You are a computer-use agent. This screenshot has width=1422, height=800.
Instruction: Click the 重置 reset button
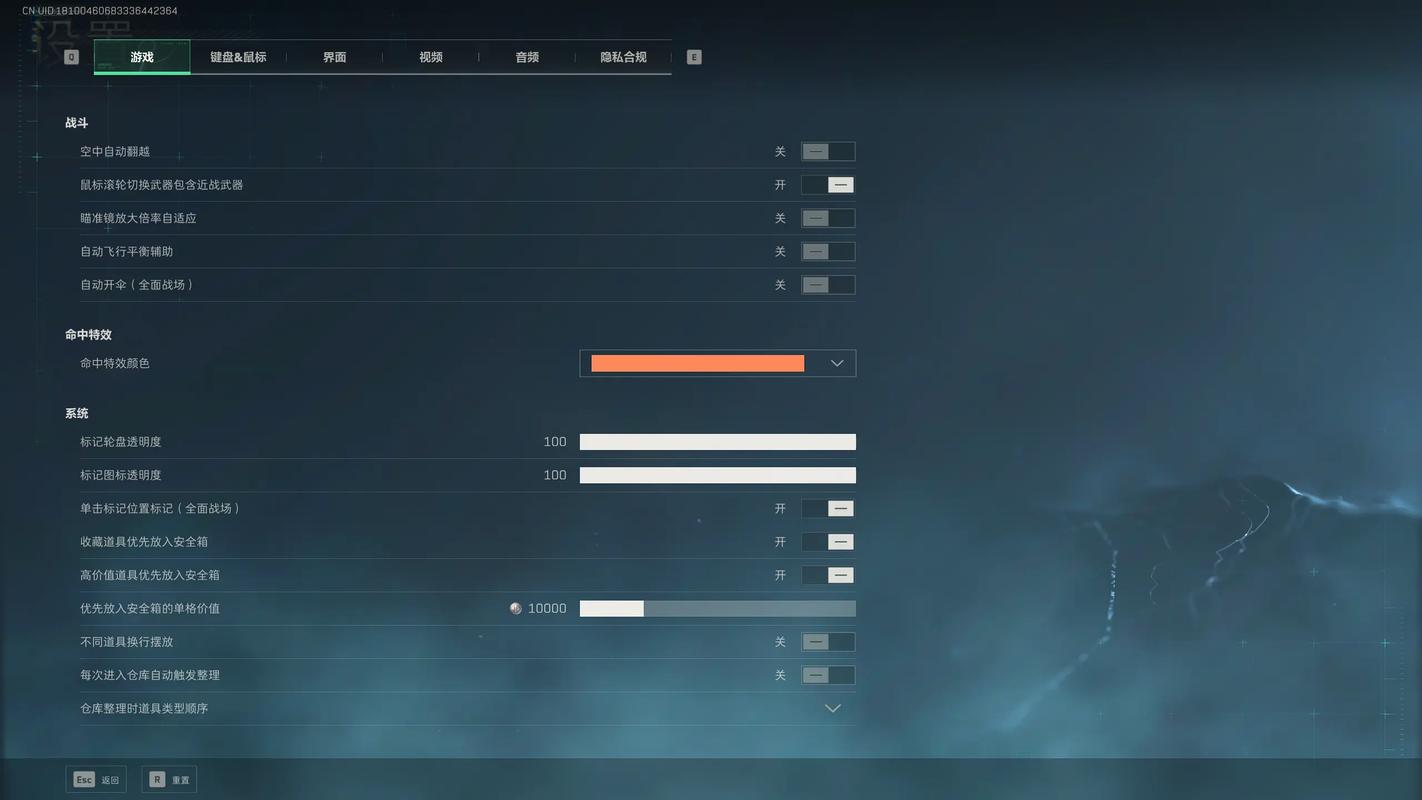tap(169, 778)
